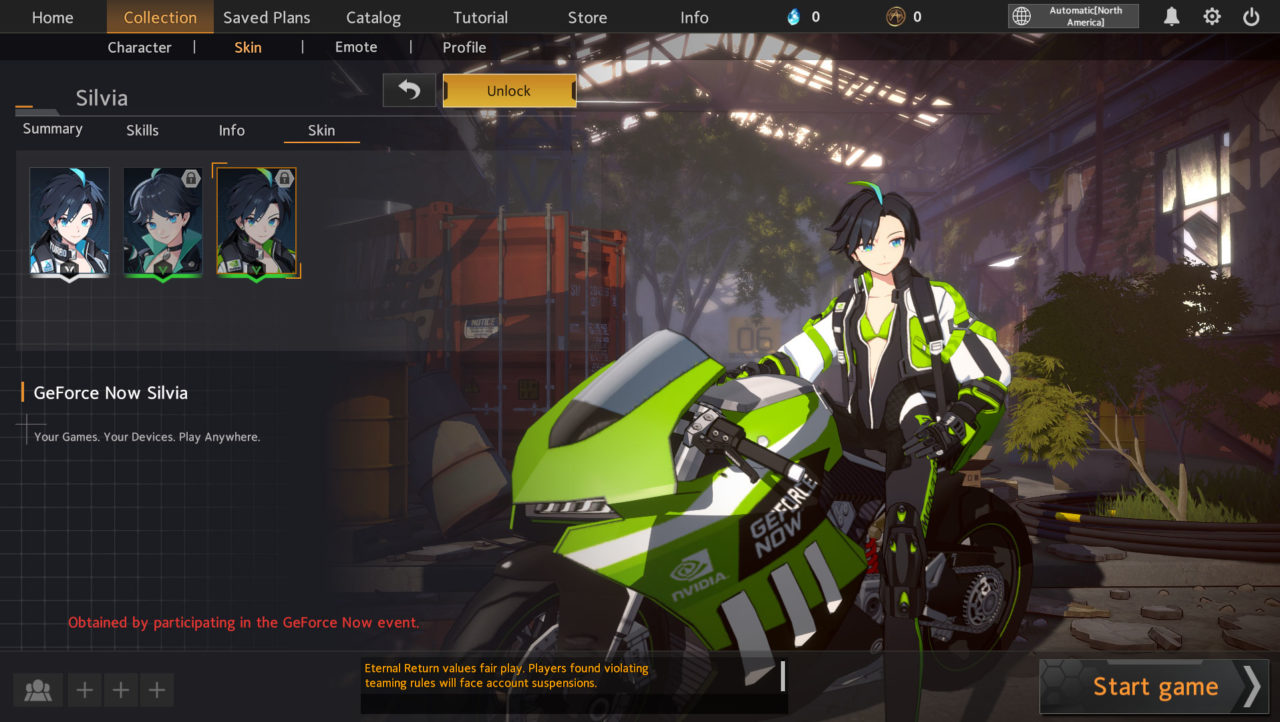This screenshot has width=1280, height=722.
Task: Click the power/exit game icon
Action: (x=1251, y=17)
